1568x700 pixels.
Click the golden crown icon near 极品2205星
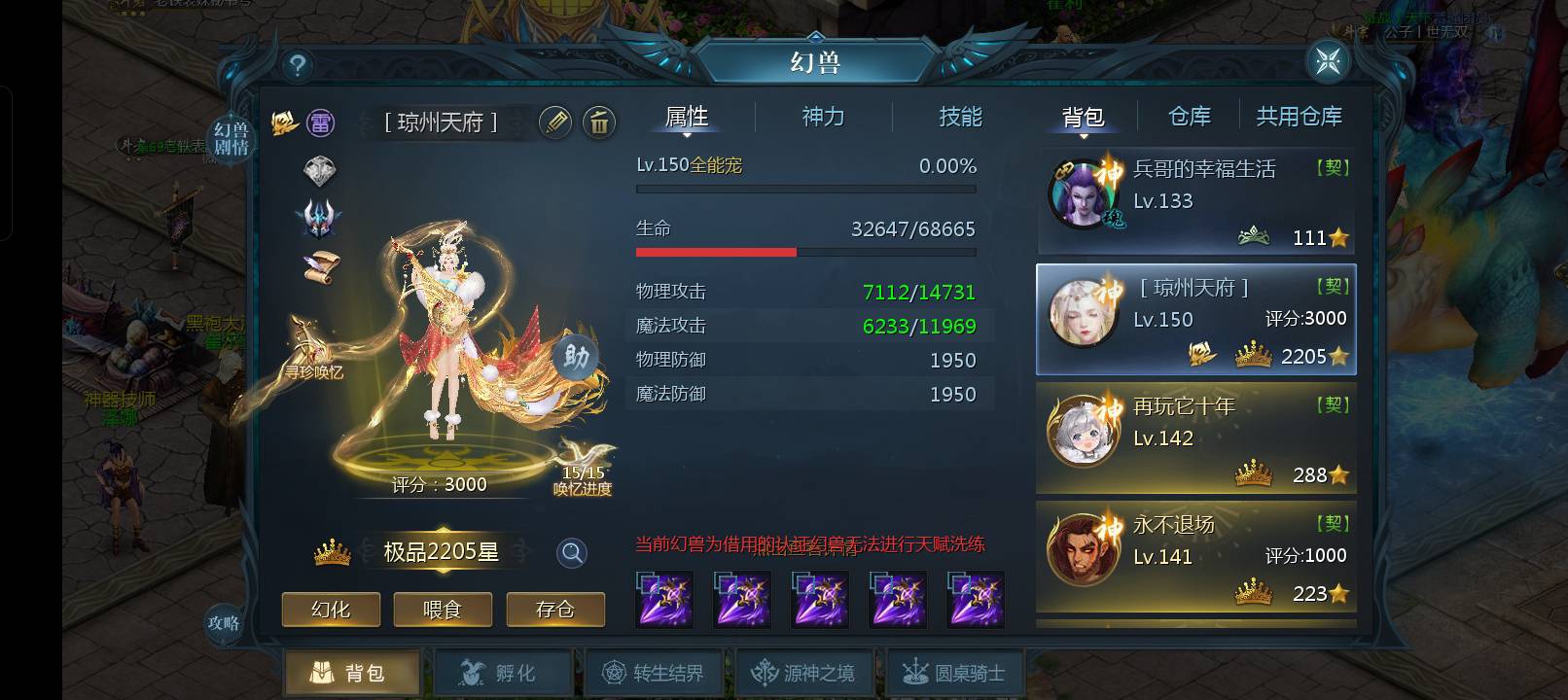click(x=332, y=550)
